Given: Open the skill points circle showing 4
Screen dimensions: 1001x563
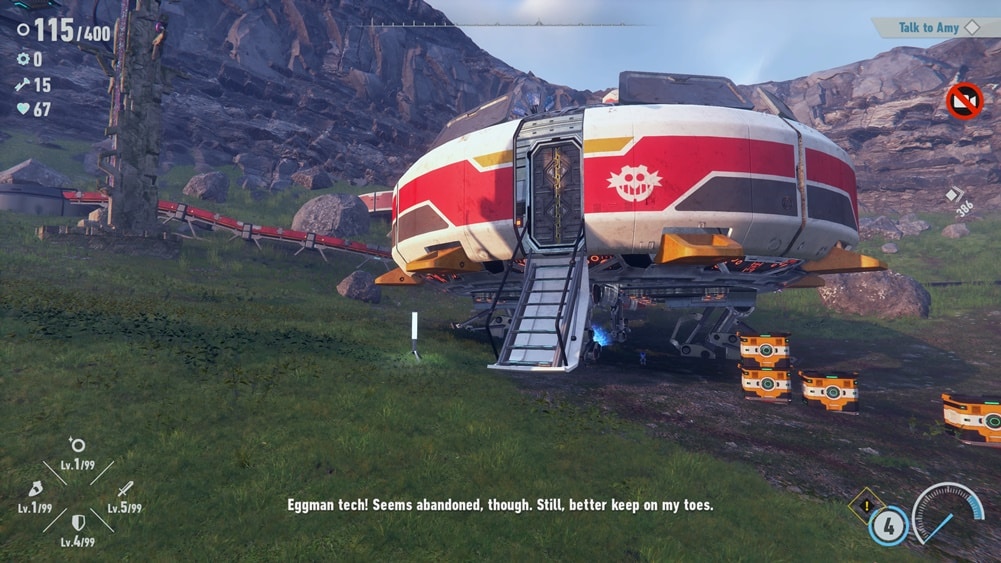Looking at the screenshot, I should [x=888, y=526].
